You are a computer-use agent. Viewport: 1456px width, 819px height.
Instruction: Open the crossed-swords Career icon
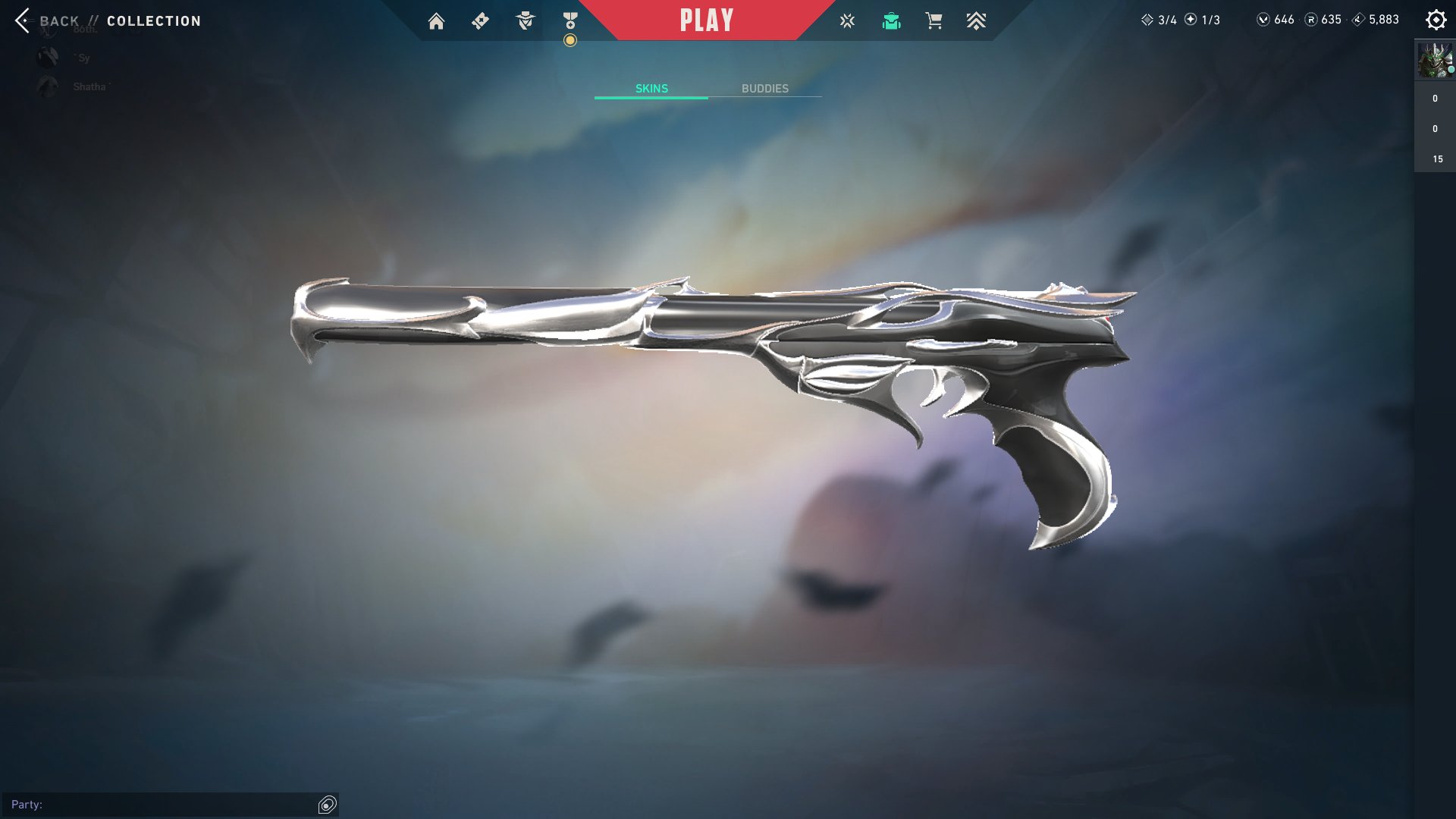847,21
